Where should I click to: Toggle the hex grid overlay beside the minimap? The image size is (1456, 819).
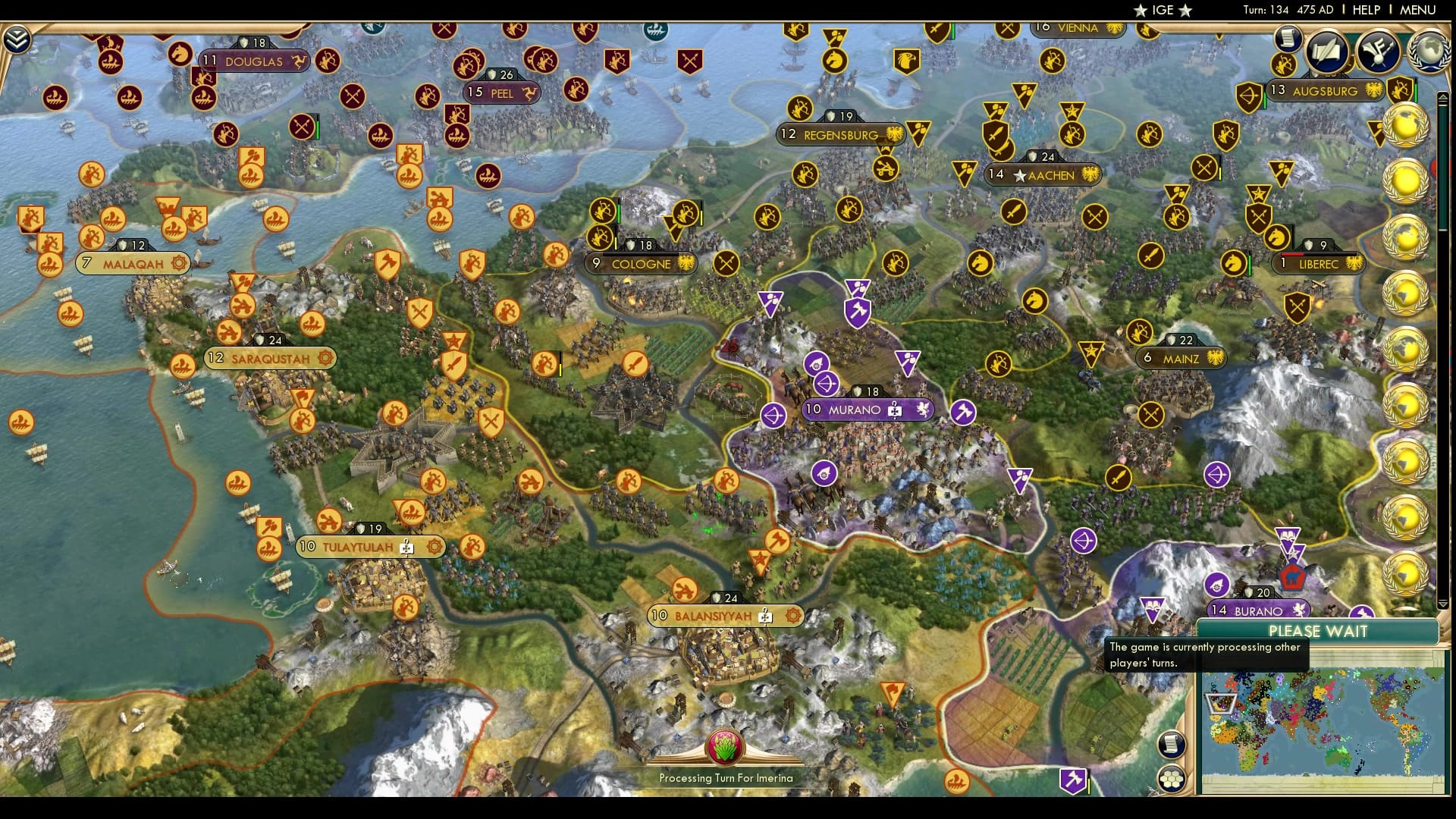click(1172, 780)
